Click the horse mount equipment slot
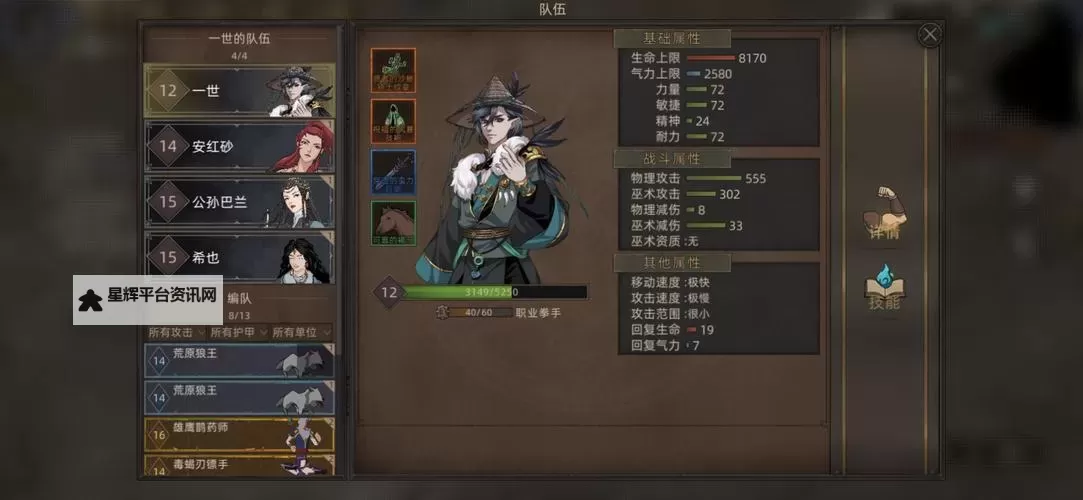 coord(393,223)
